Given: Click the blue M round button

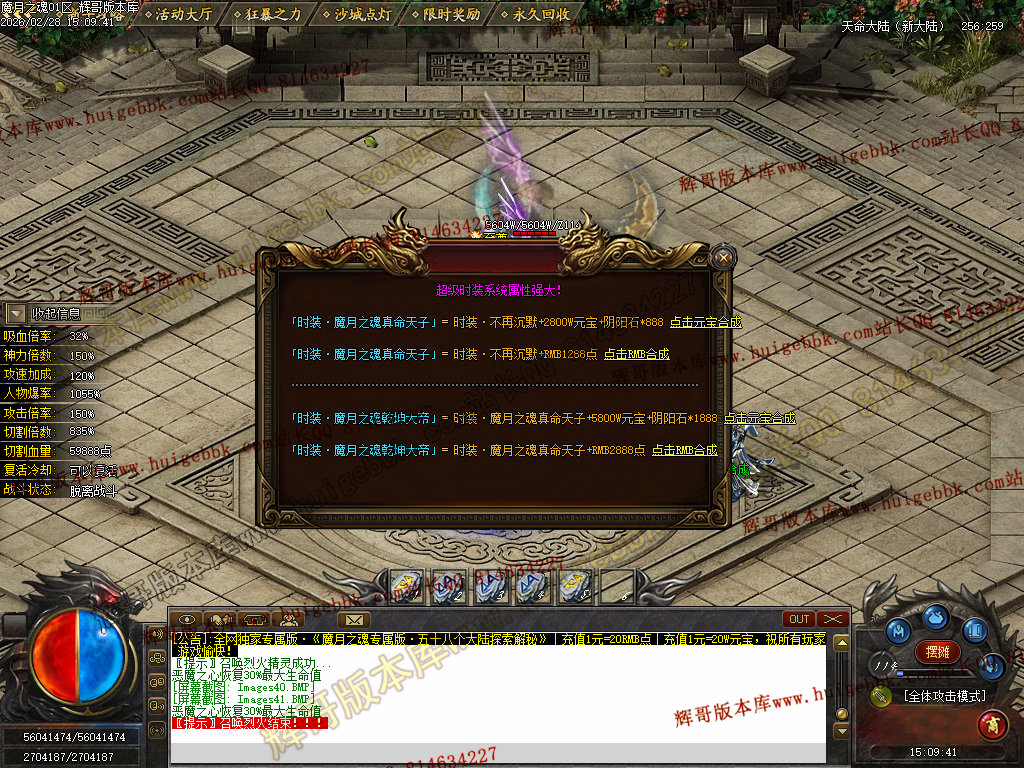Looking at the screenshot, I should 900,630.
